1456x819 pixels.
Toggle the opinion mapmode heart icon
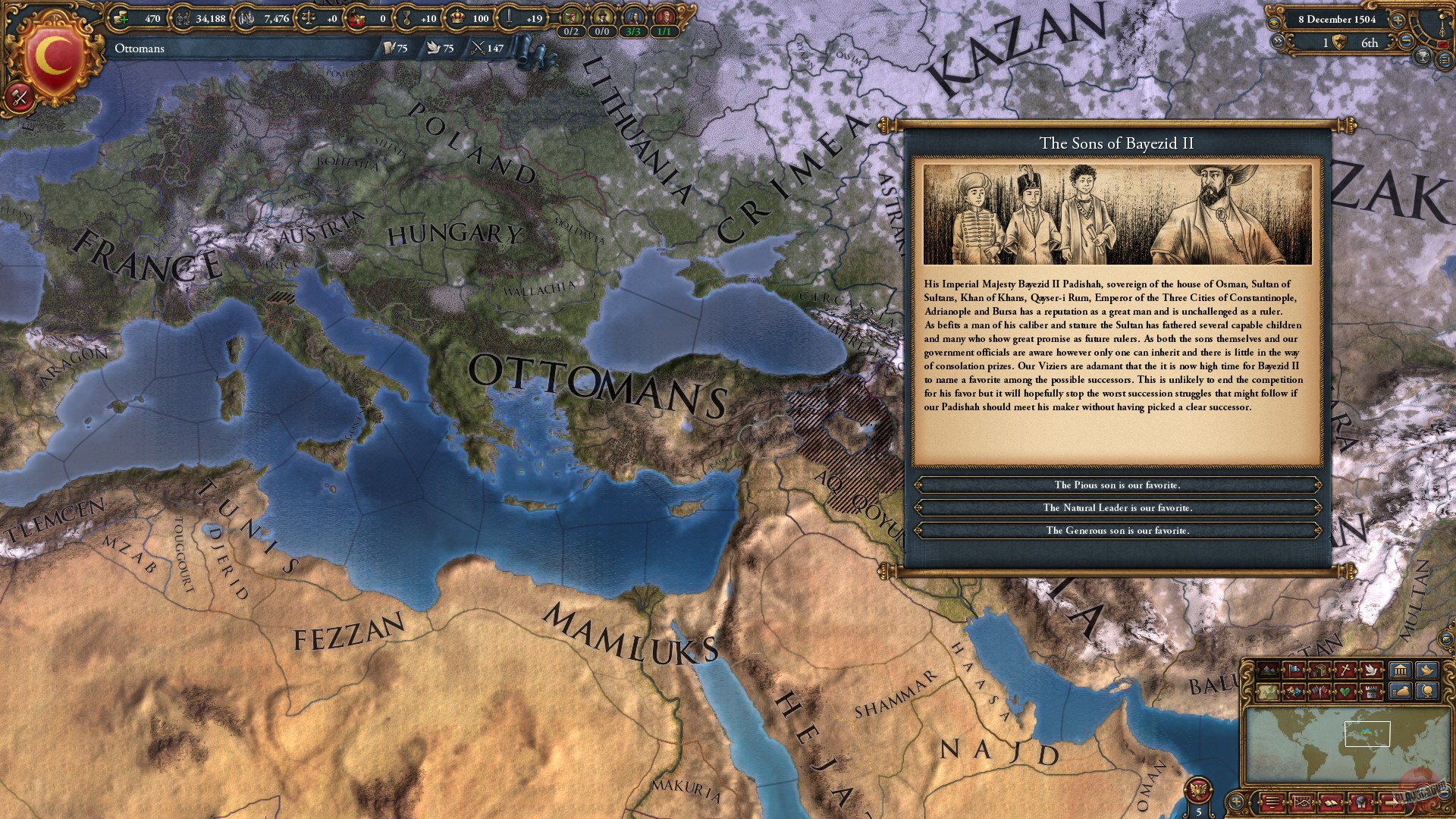click(1344, 692)
